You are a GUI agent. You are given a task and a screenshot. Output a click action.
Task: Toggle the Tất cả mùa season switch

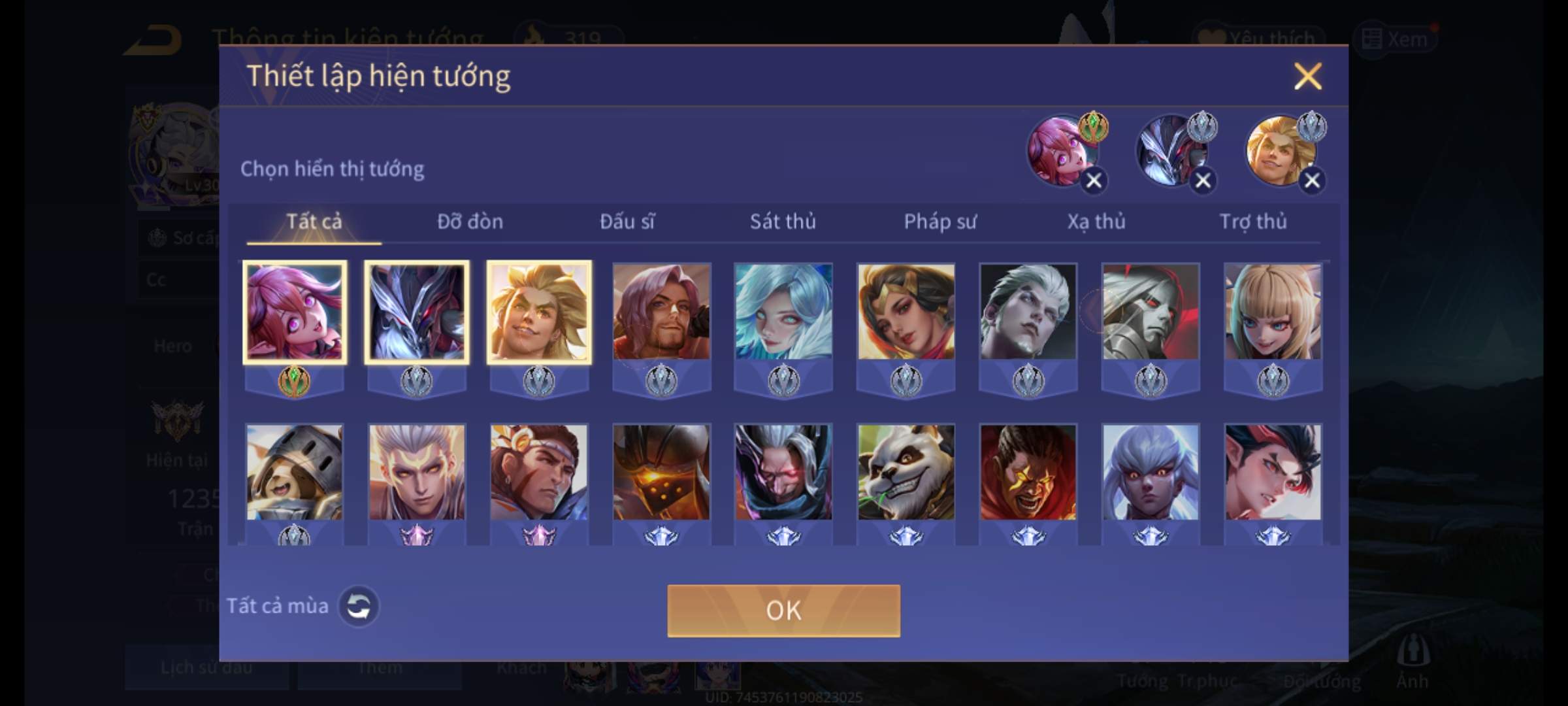pos(358,607)
